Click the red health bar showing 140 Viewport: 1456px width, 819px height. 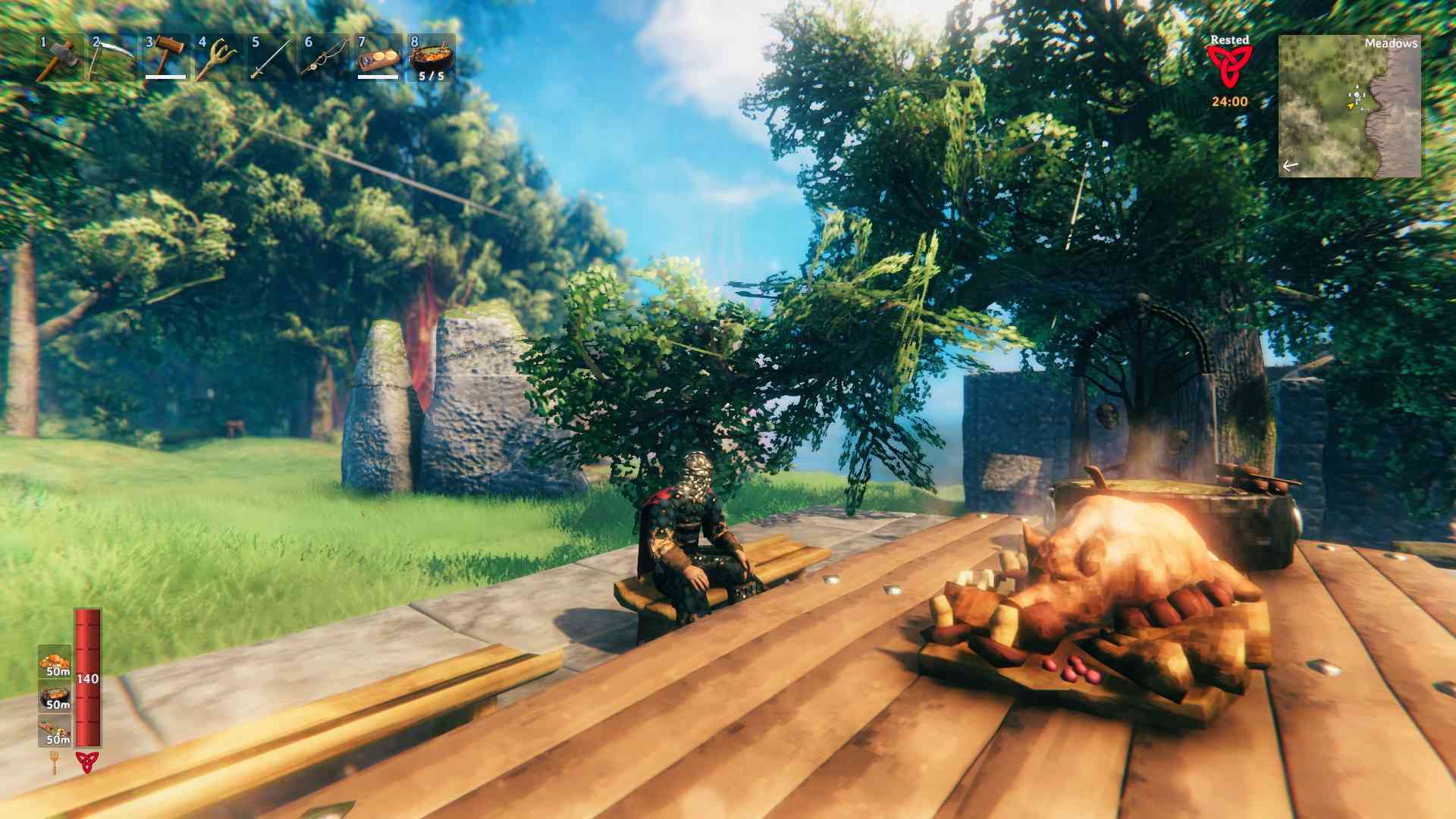pyautogui.click(x=88, y=679)
